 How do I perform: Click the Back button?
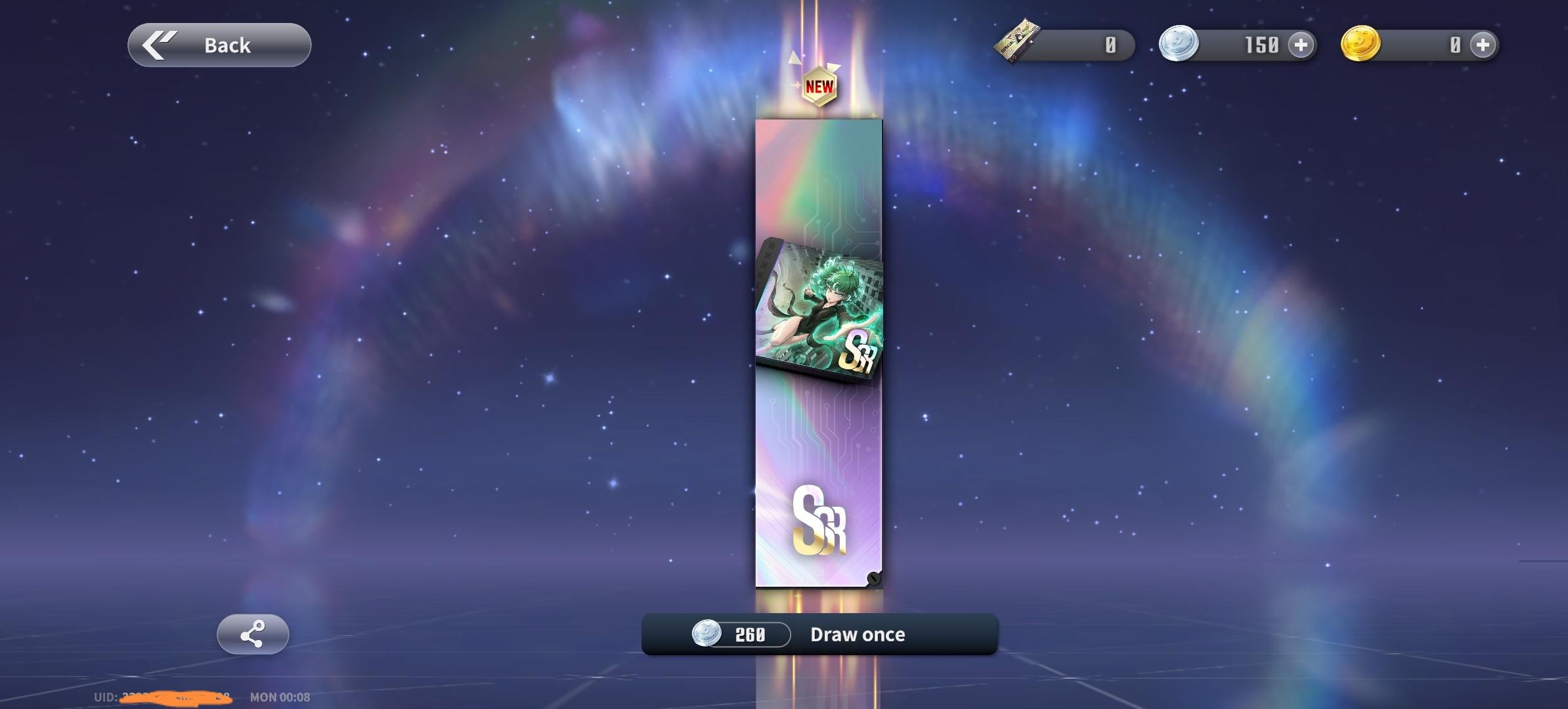[x=219, y=45]
